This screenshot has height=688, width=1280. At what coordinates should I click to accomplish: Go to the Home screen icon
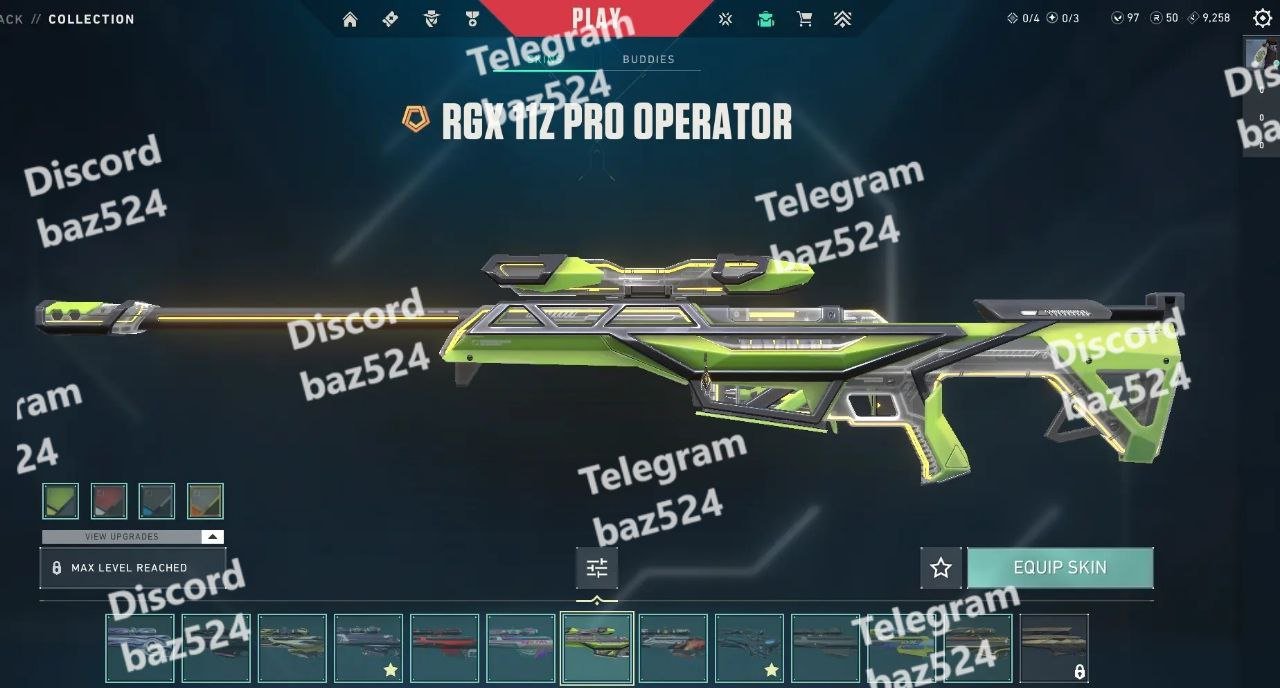point(350,19)
